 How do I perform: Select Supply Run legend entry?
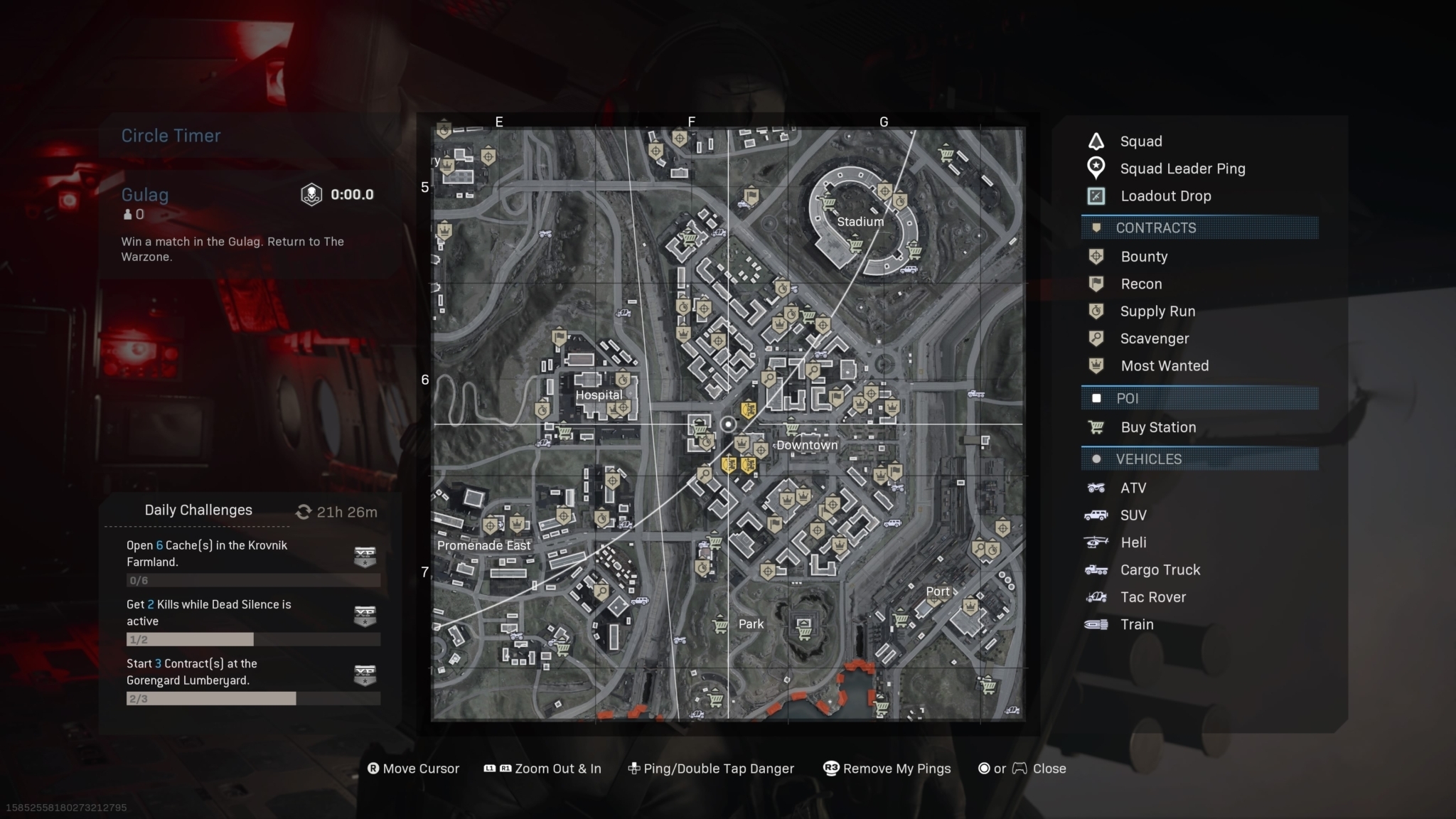[1157, 311]
